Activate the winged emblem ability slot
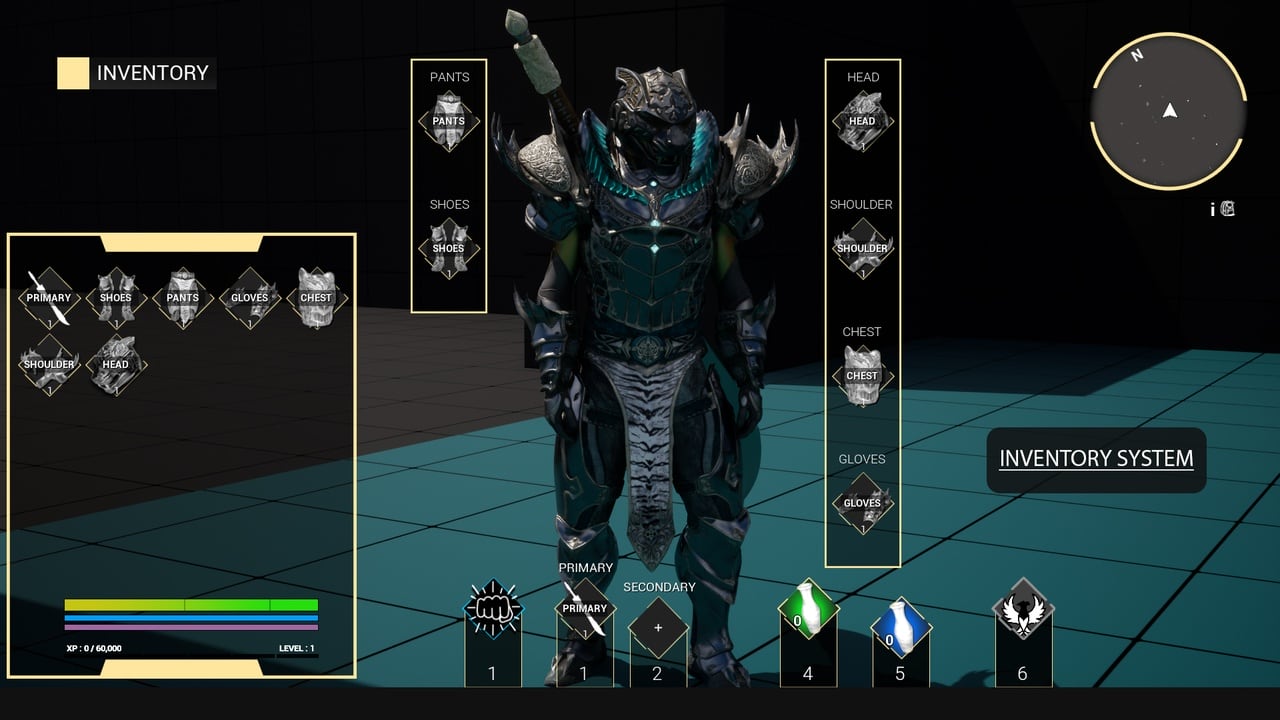The height and width of the screenshot is (720, 1280). click(1022, 608)
